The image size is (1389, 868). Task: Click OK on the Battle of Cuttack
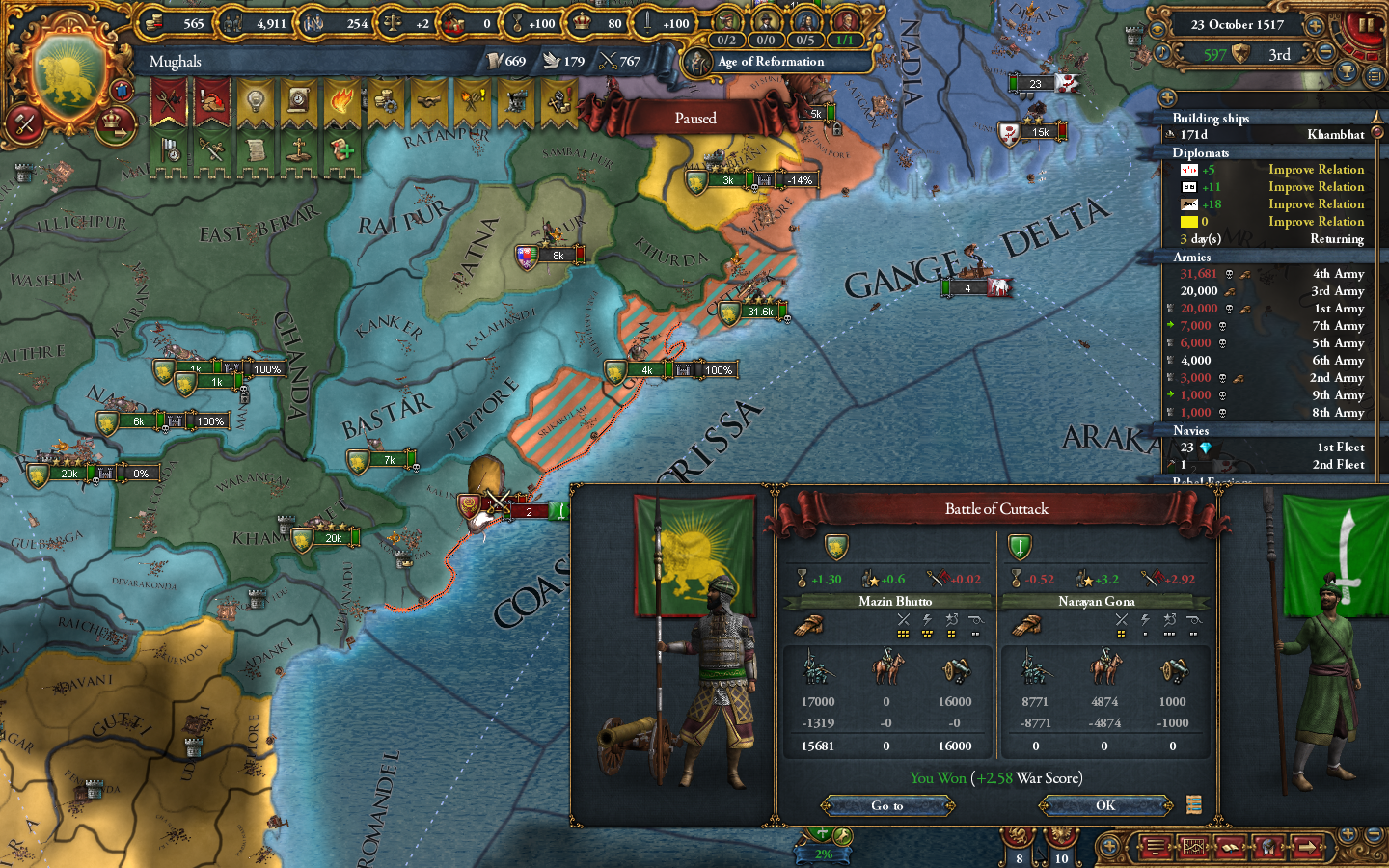click(1105, 805)
